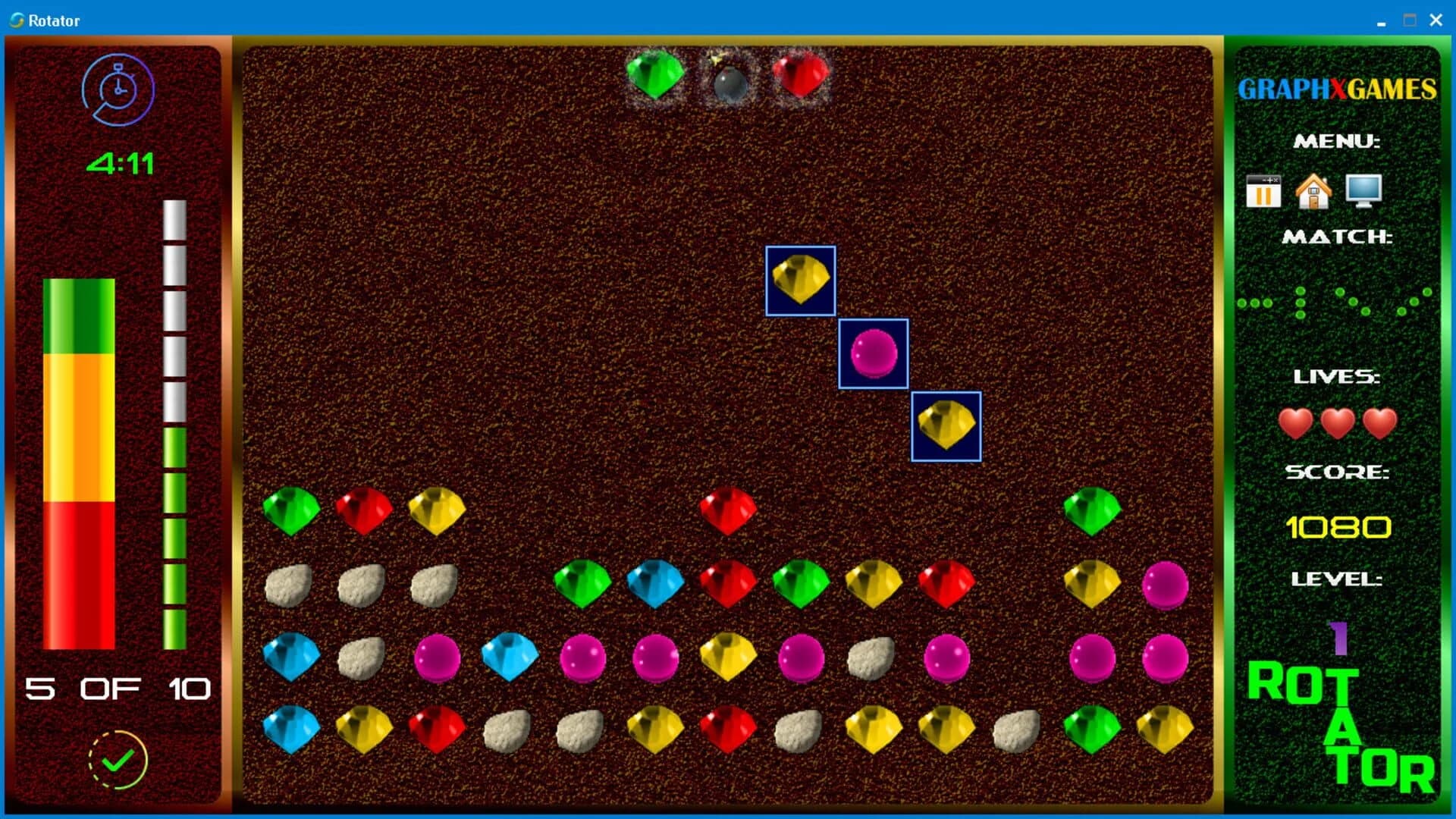The image size is (1456, 819).
Task: Click the MENU: label heading
Action: [x=1337, y=140]
